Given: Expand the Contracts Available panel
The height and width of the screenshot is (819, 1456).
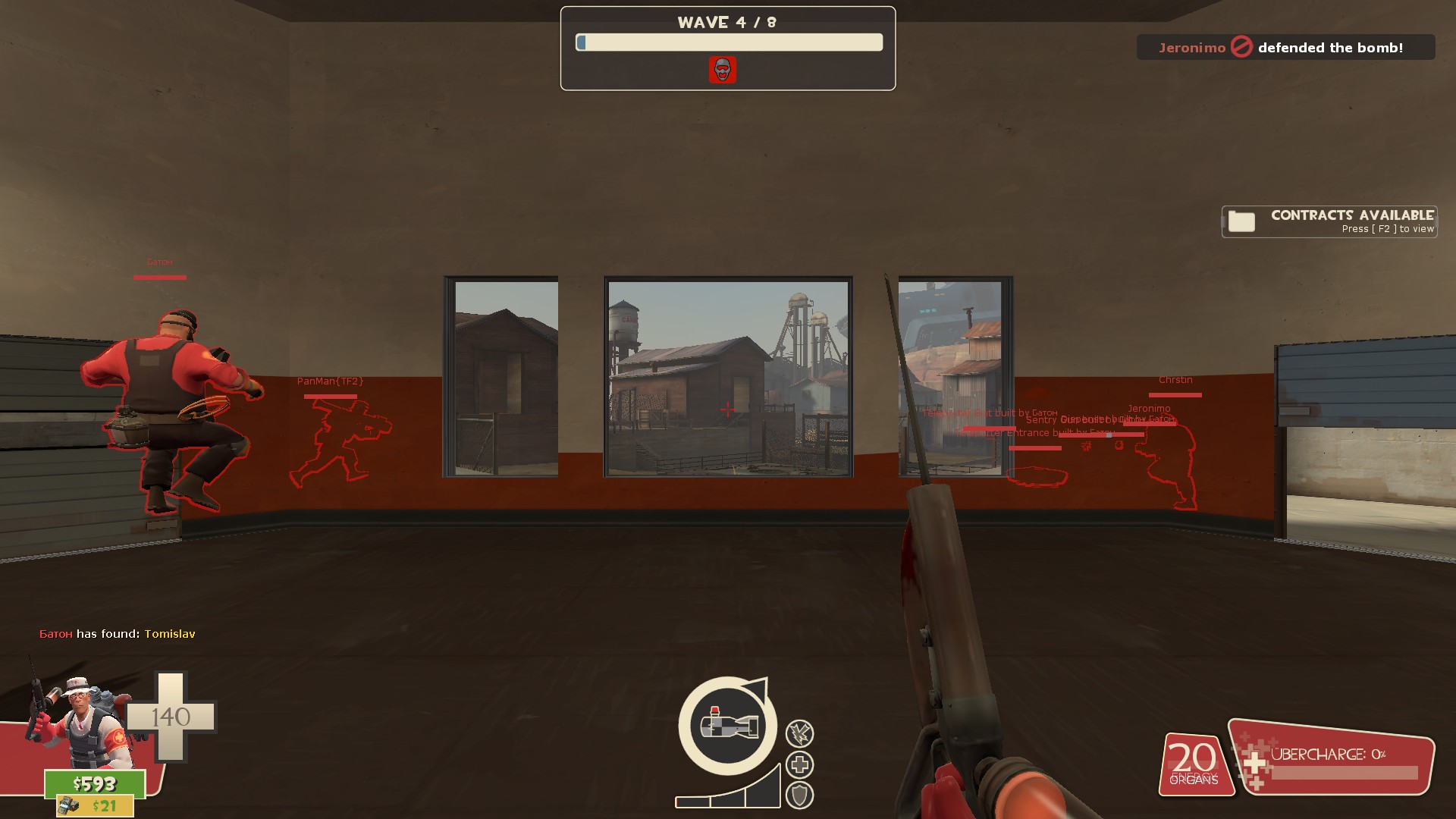Looking at the screenshot, I should click(1329, 221).
